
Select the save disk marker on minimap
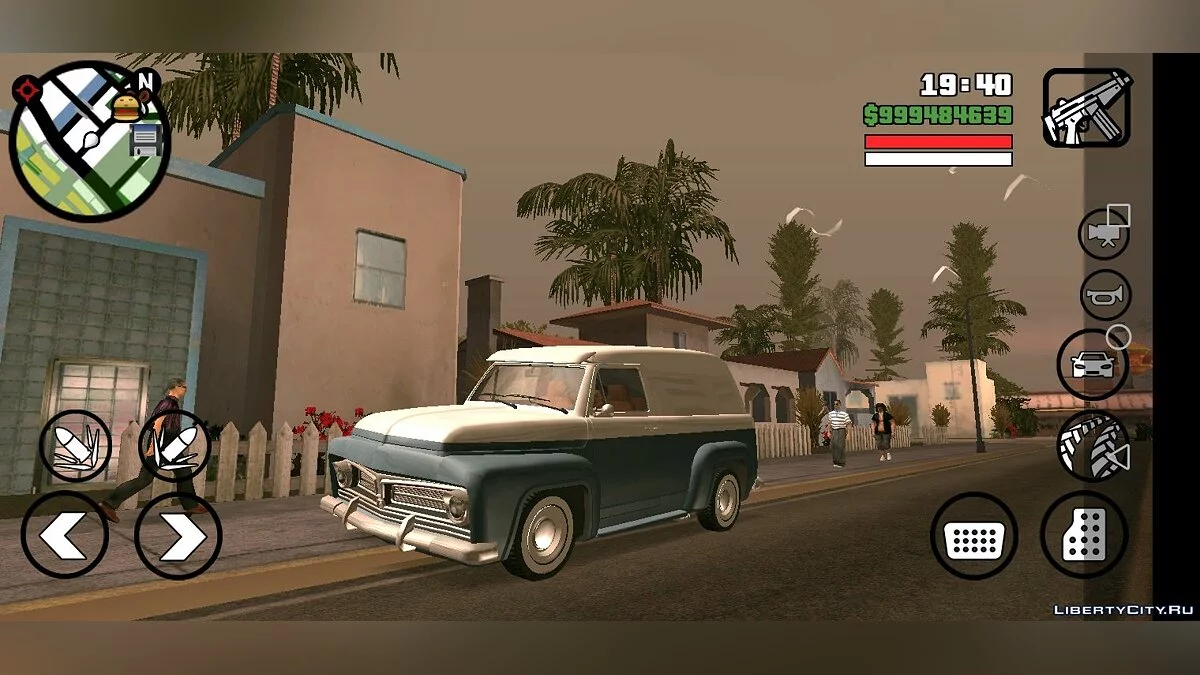[146, 138]
